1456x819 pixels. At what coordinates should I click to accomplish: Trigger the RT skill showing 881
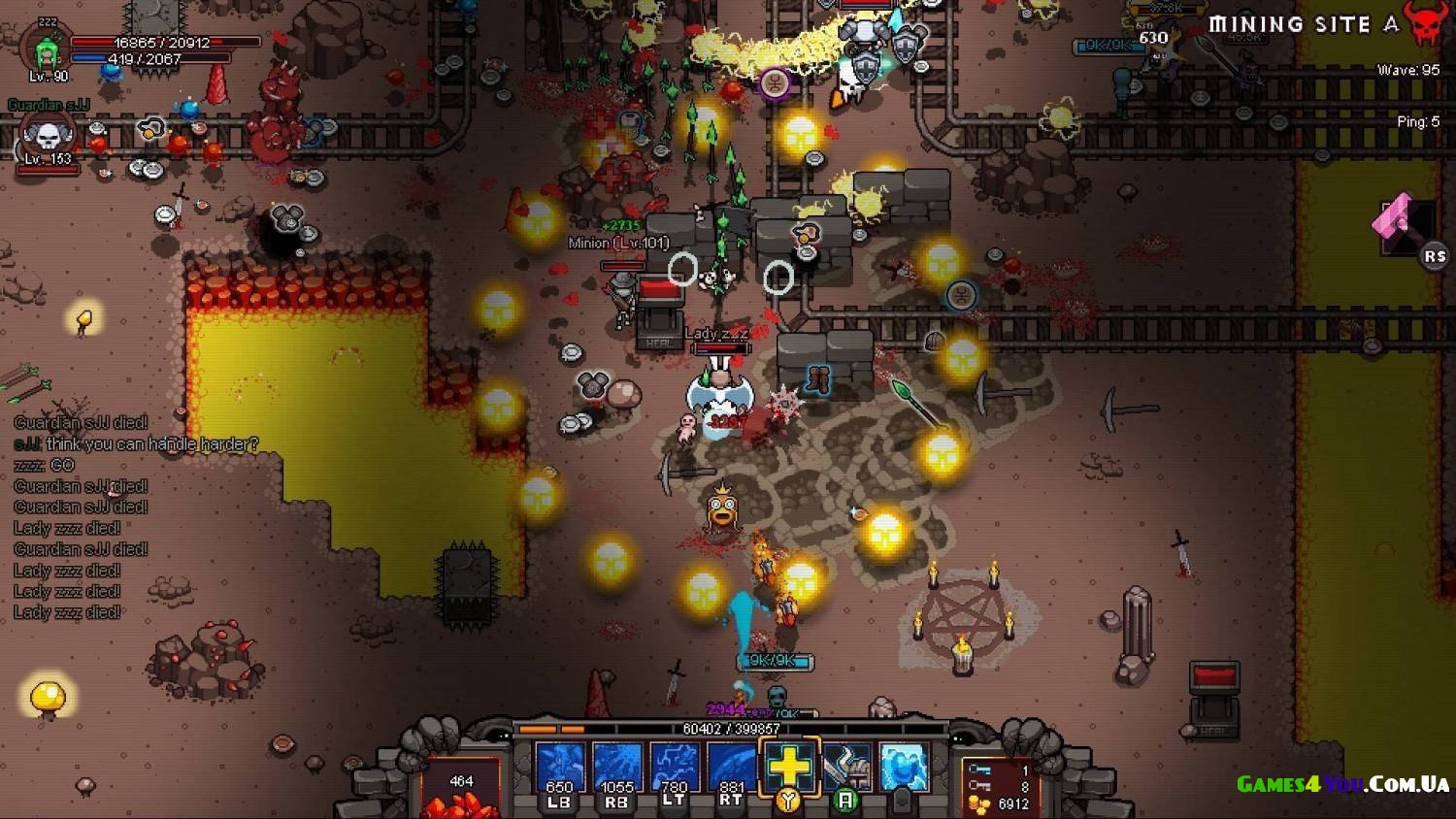732,770
